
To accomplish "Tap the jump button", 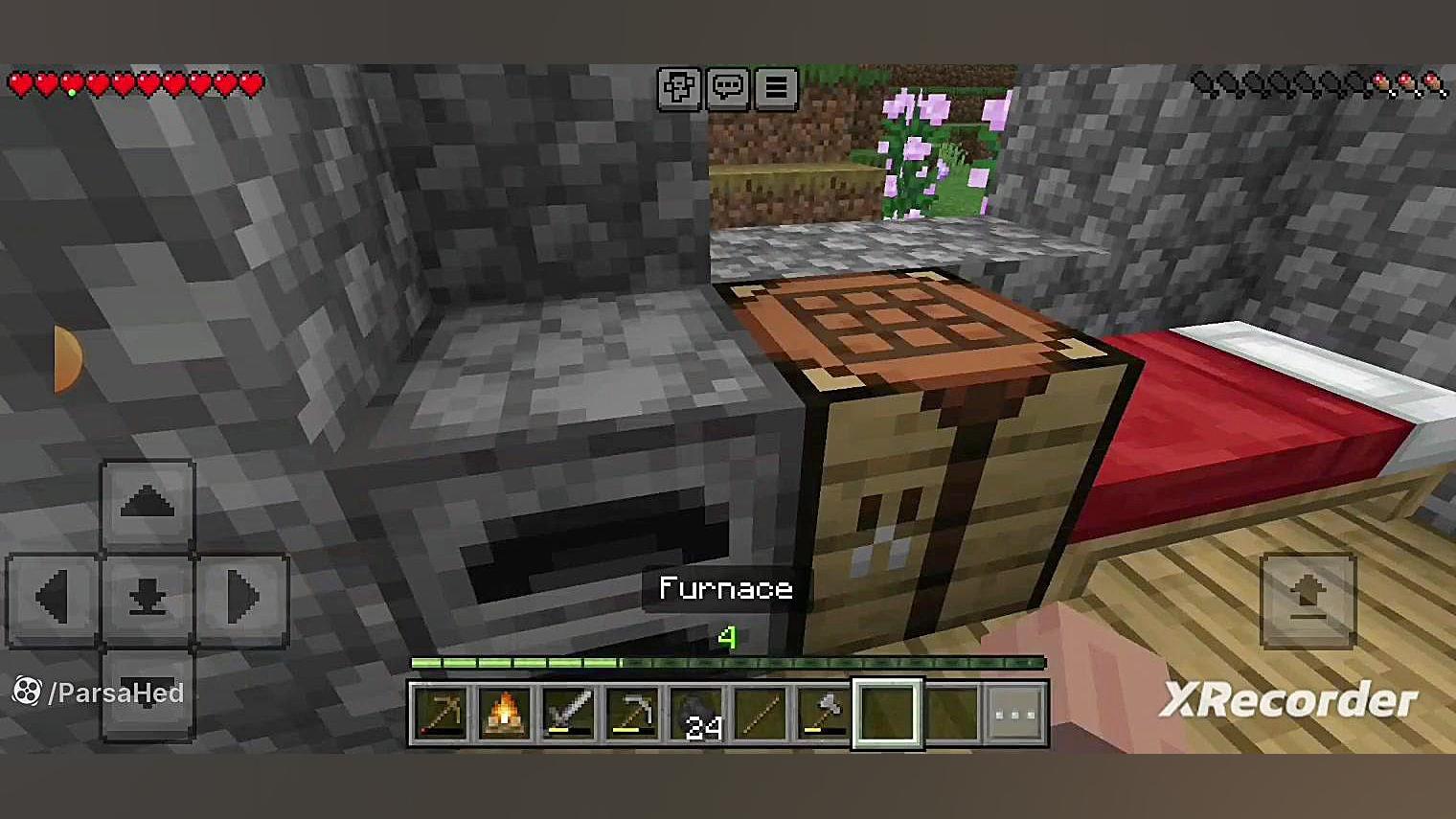I will coord(1308,600).
